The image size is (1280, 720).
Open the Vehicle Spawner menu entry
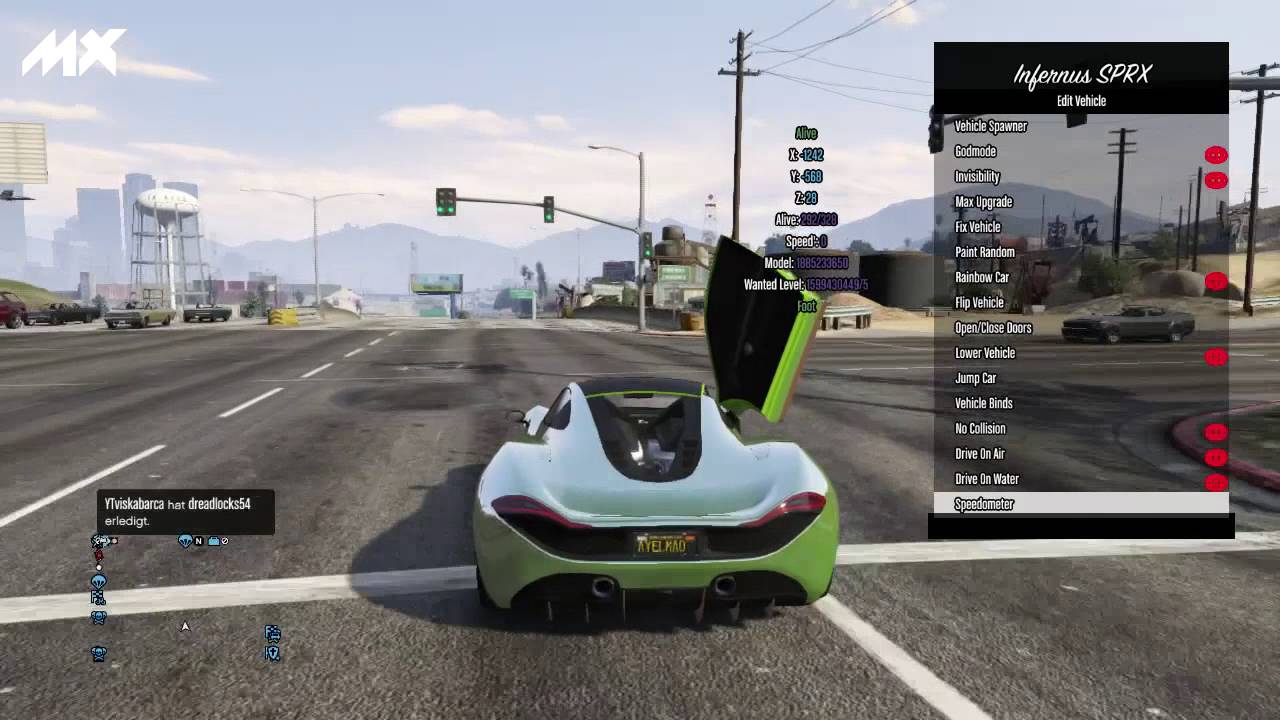pos(990,126)
